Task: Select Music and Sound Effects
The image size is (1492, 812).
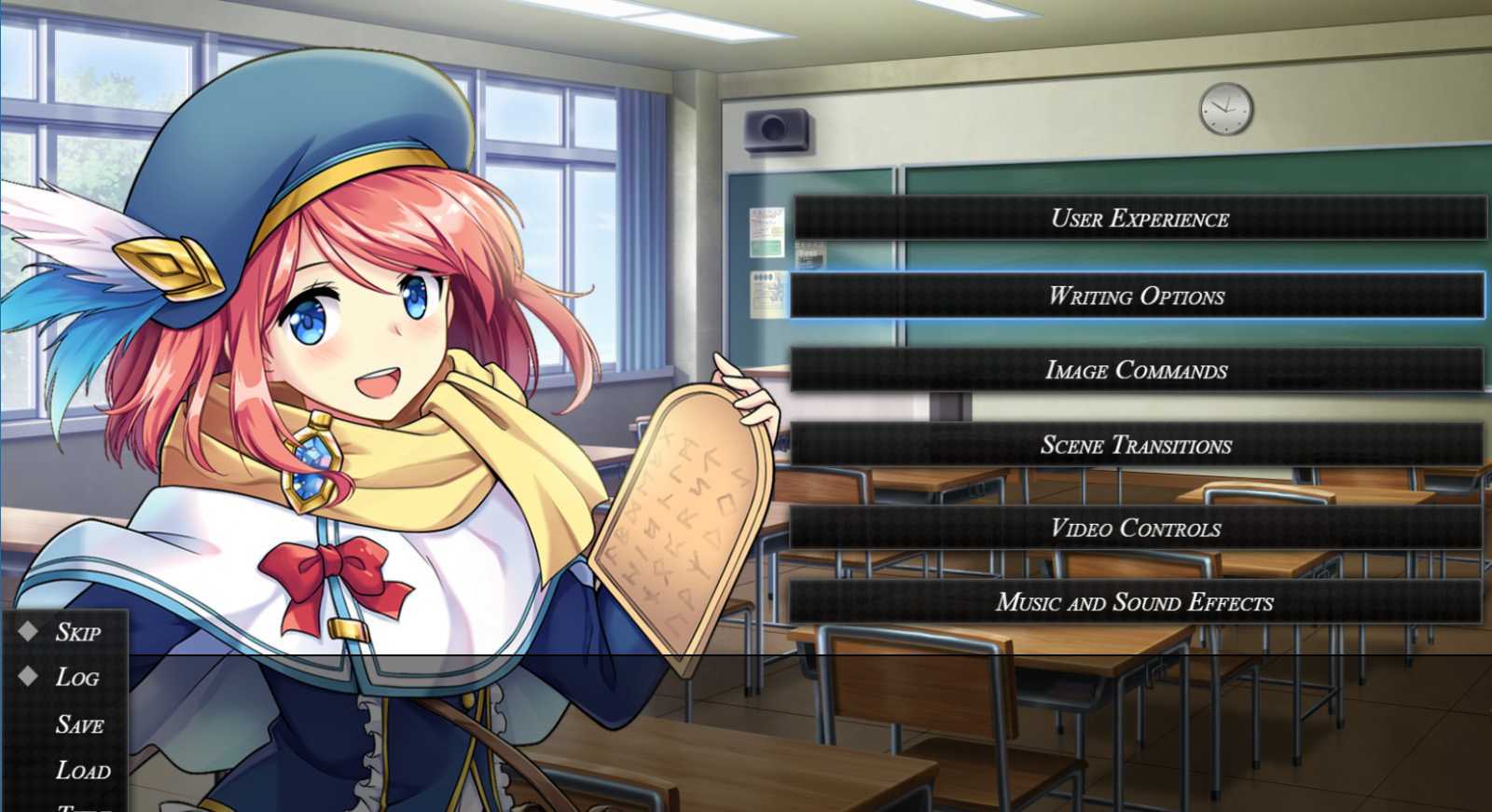Action: pyautogui.click(x=1134, y=602)
